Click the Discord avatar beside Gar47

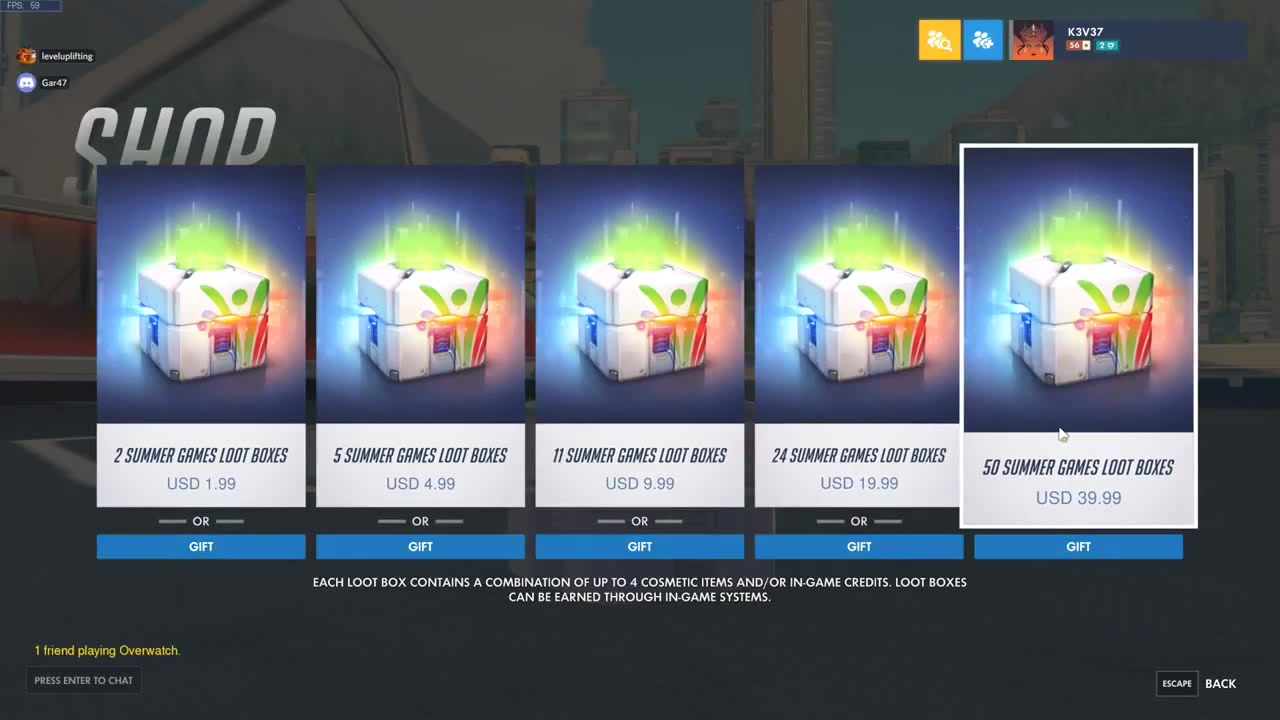click(25, 82)
